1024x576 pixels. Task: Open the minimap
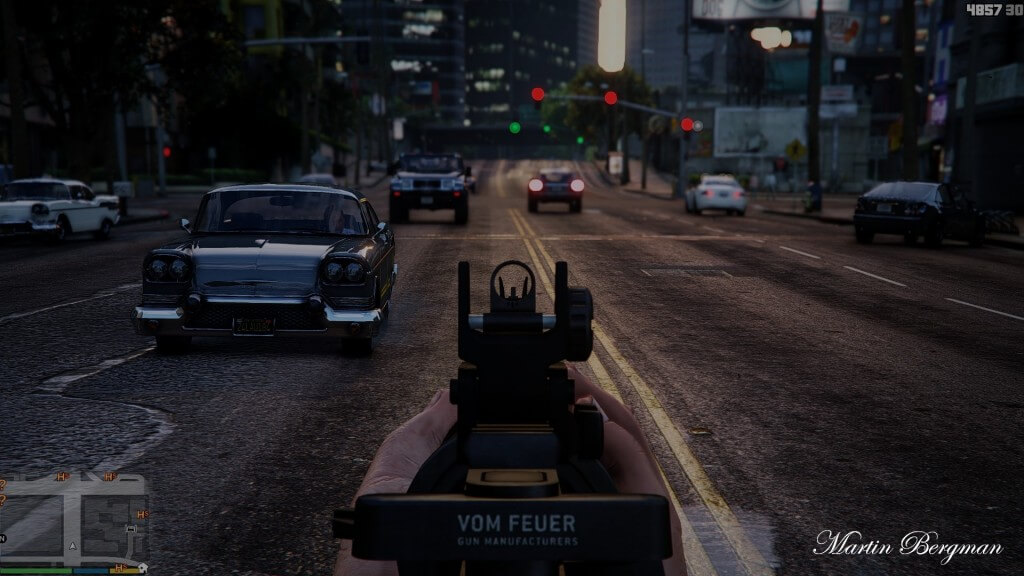pyautogui.click(x=74, y=519)
